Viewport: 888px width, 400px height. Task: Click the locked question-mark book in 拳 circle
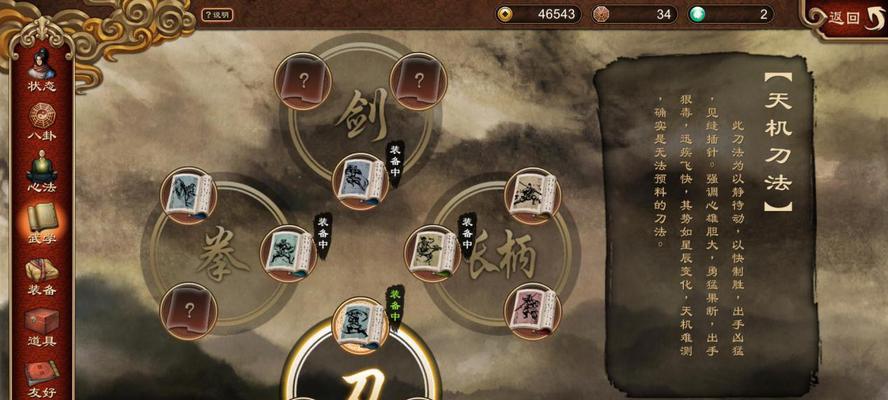[188, 311]
